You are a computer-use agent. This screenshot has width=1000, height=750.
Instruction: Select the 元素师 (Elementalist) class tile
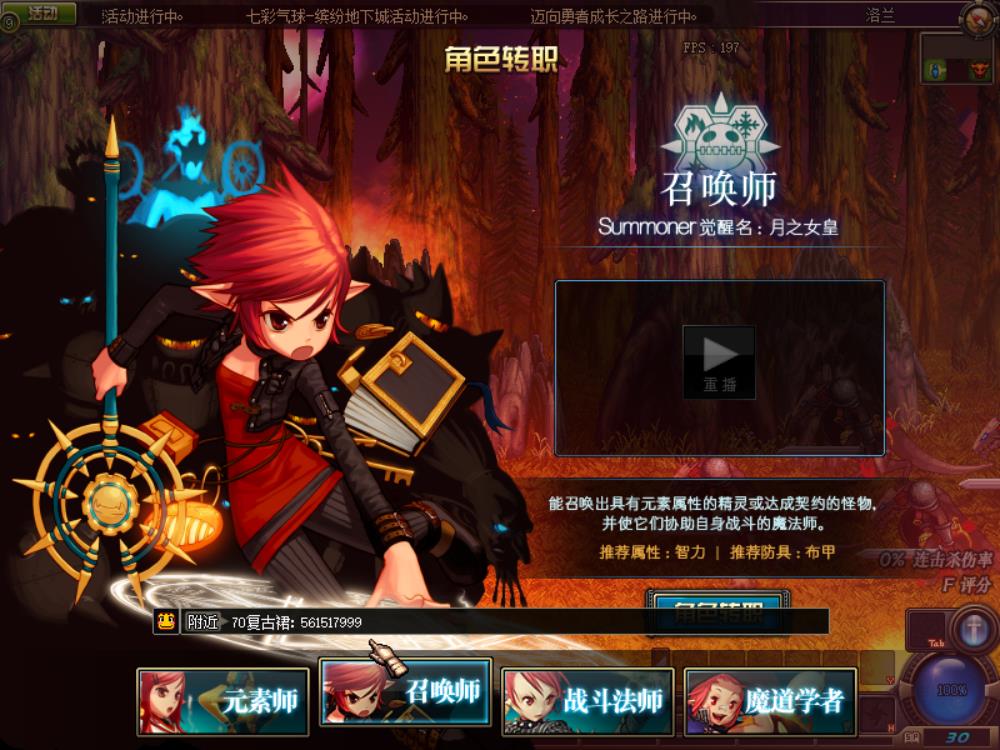click(222, 701)
